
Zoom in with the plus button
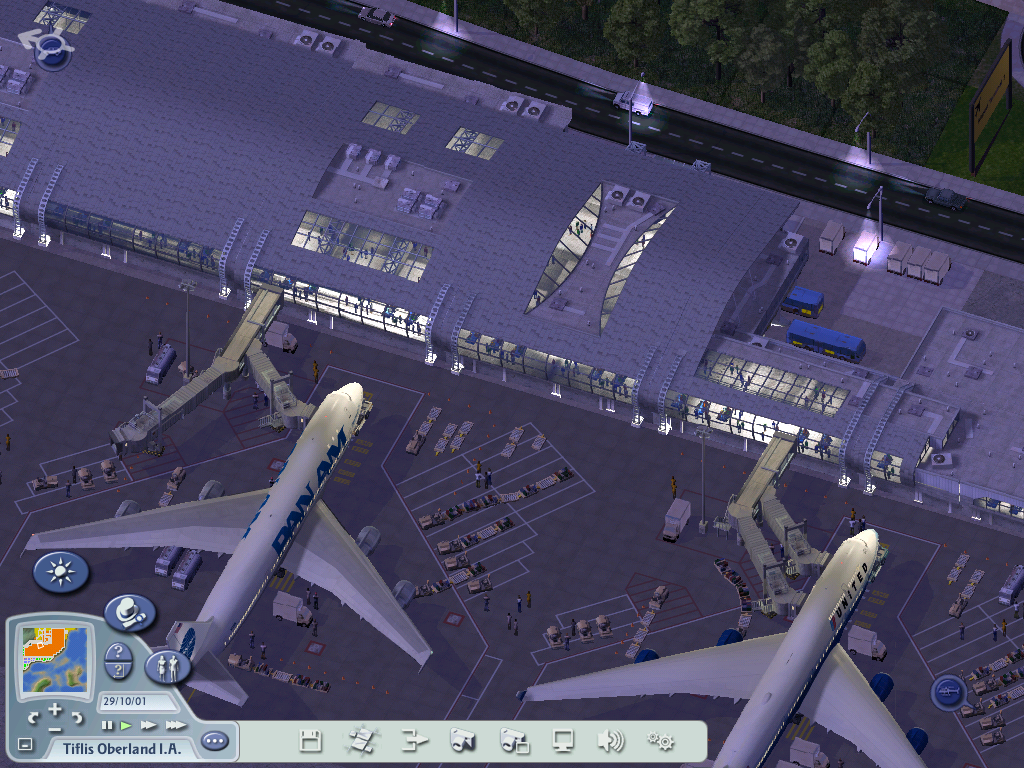[55, 710]
